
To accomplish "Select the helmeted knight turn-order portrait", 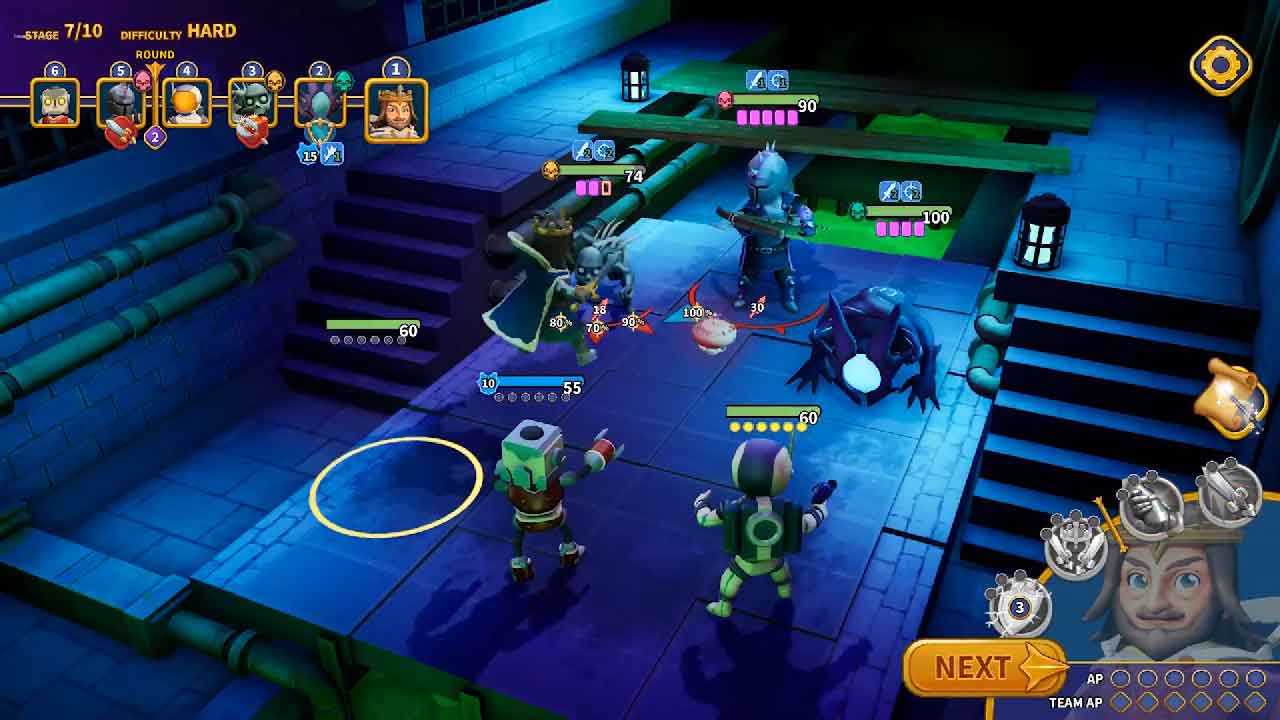I will pyautogui.click(x=120, y=103).
